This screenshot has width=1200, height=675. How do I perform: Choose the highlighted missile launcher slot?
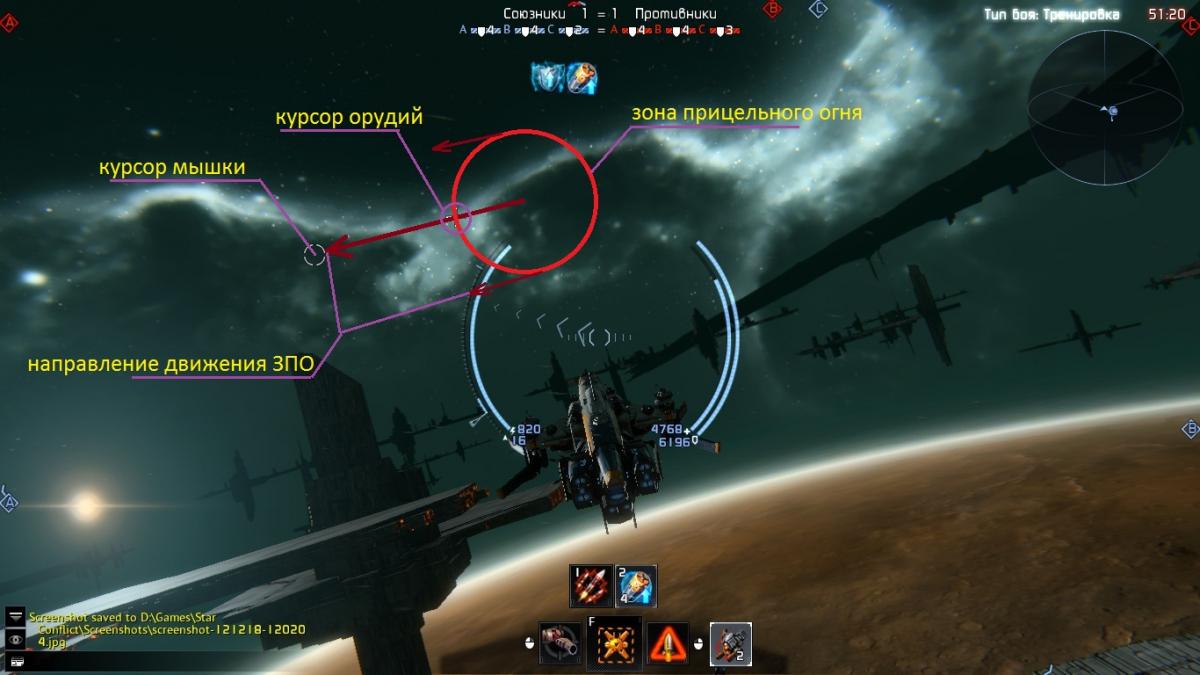(730, 642)
